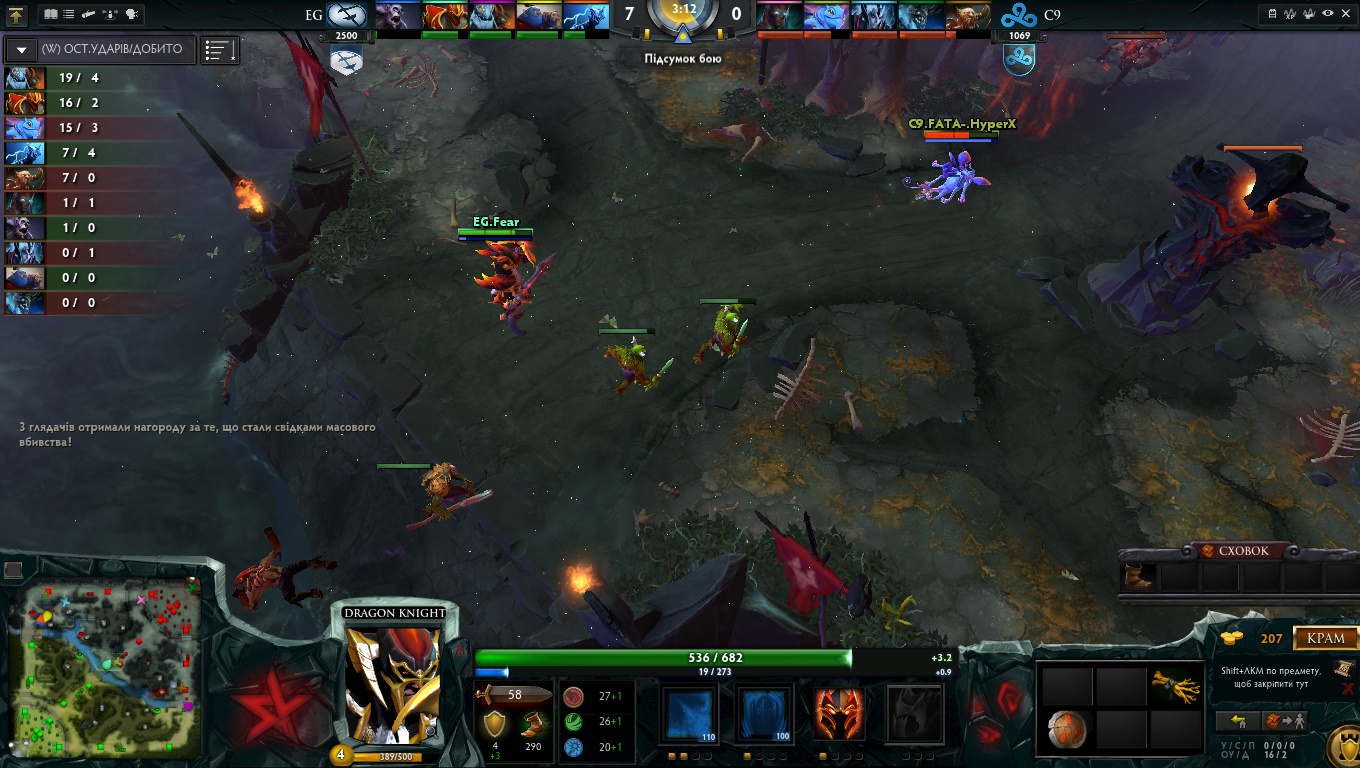
Task: Click the open-book icon in the top-left toolbar
Action: 51,15
